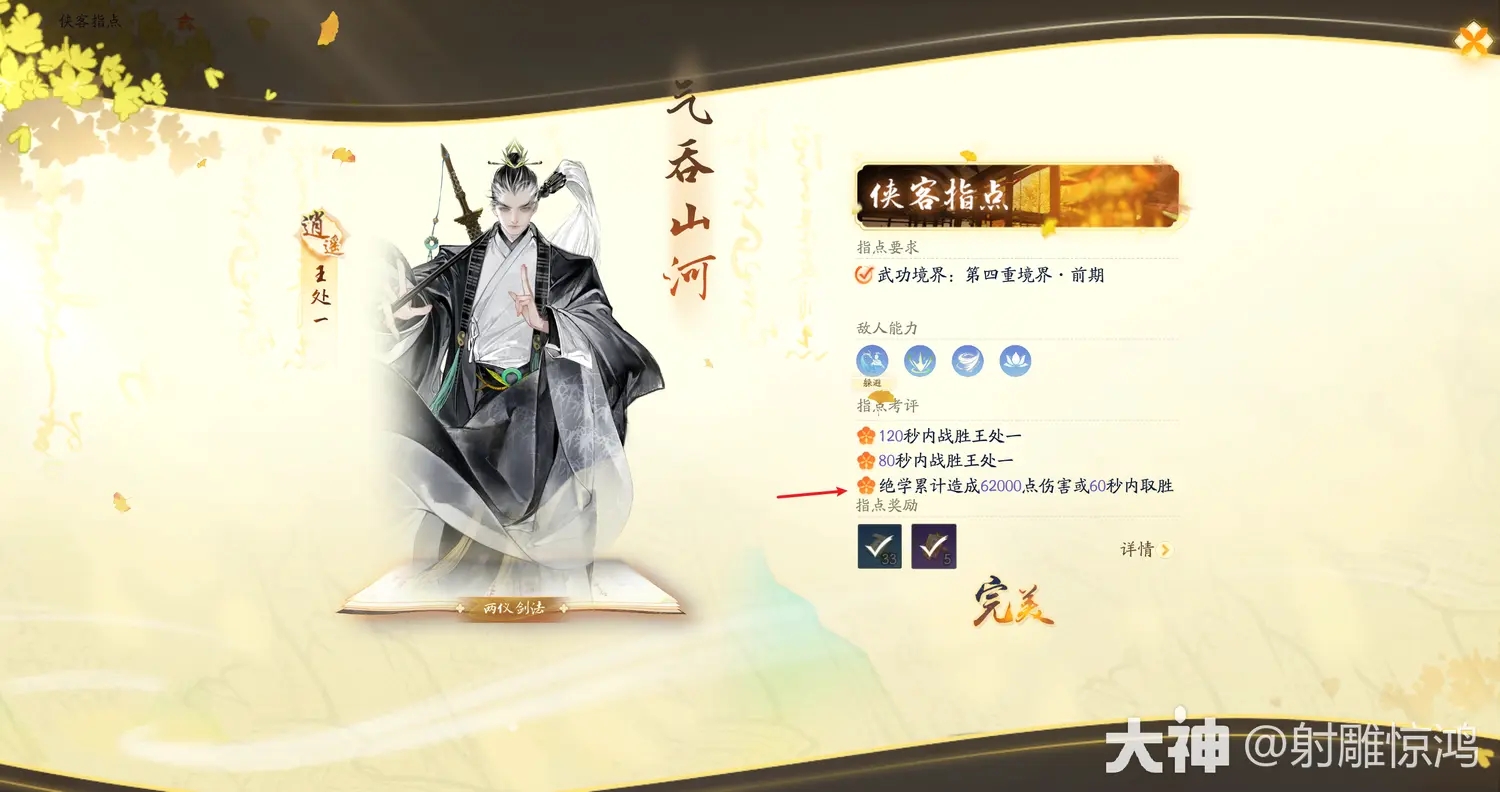Select the wave dodge enemy ability icon

(871, 361)
